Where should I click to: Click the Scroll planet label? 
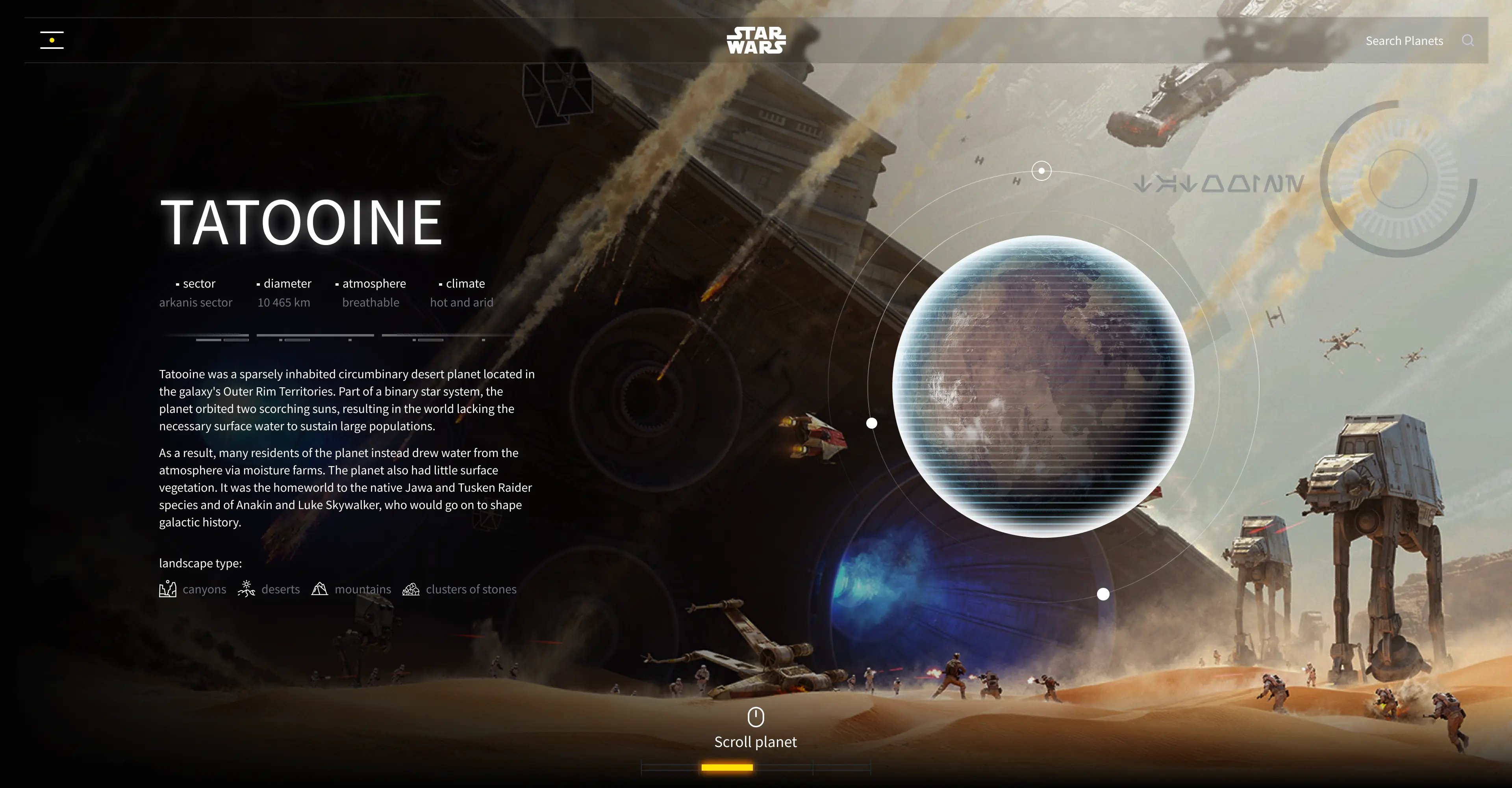pyautogui.click(x=756, y=741)
